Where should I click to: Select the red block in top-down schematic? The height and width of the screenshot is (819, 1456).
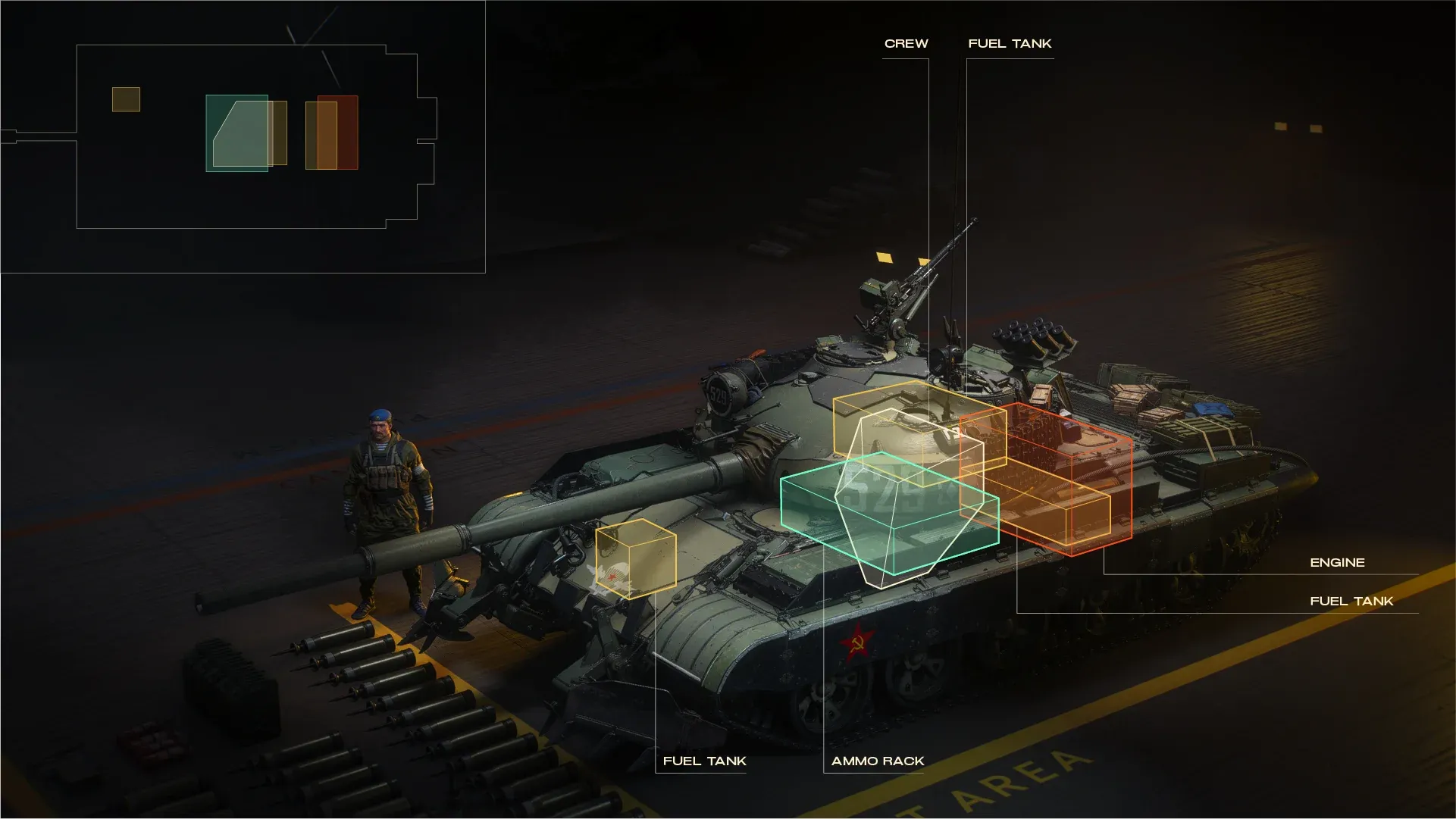(348, 133)
